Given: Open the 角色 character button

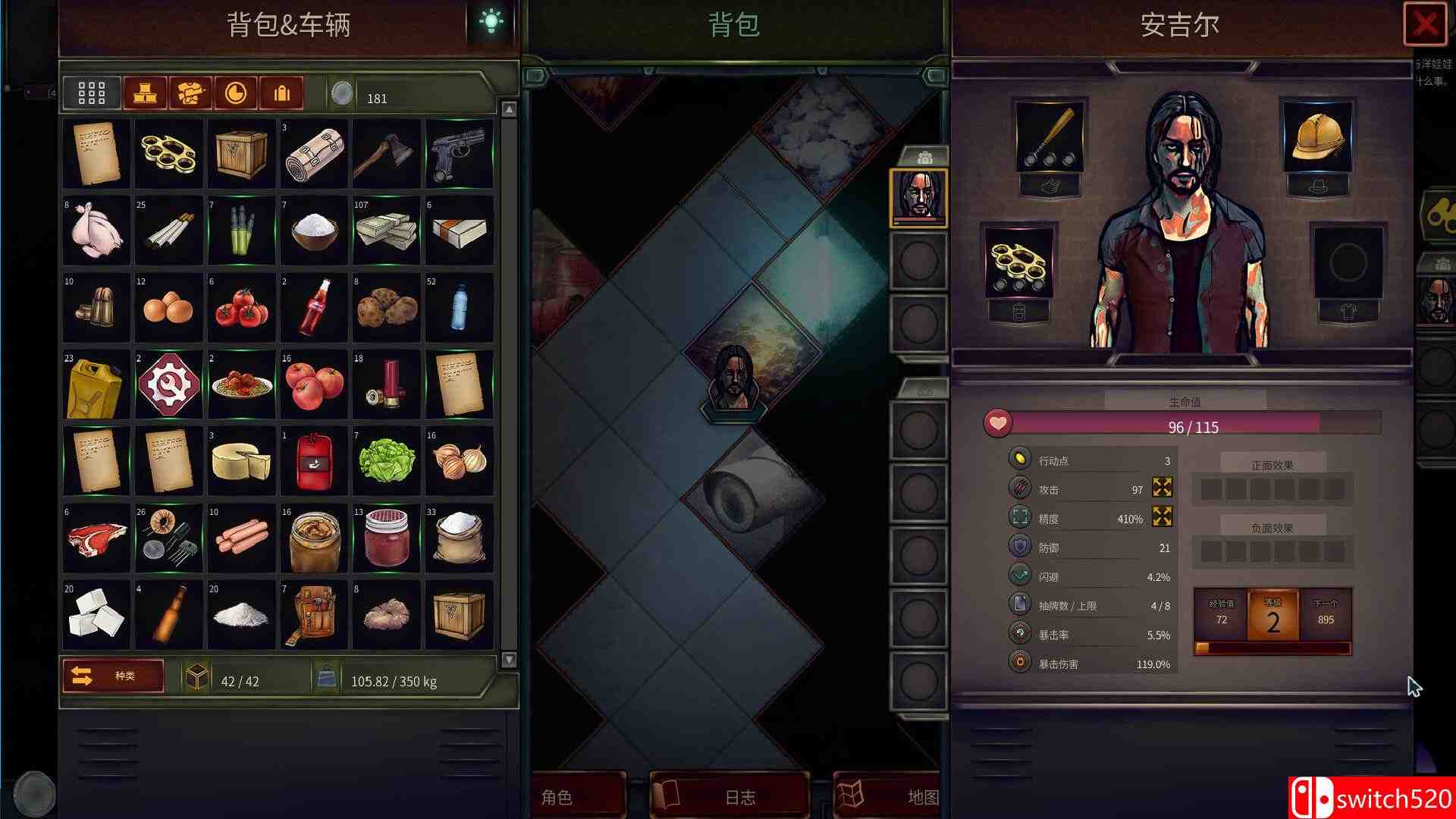Looking at the screenshot, I should pyautogui.click(x=559, y=797).
